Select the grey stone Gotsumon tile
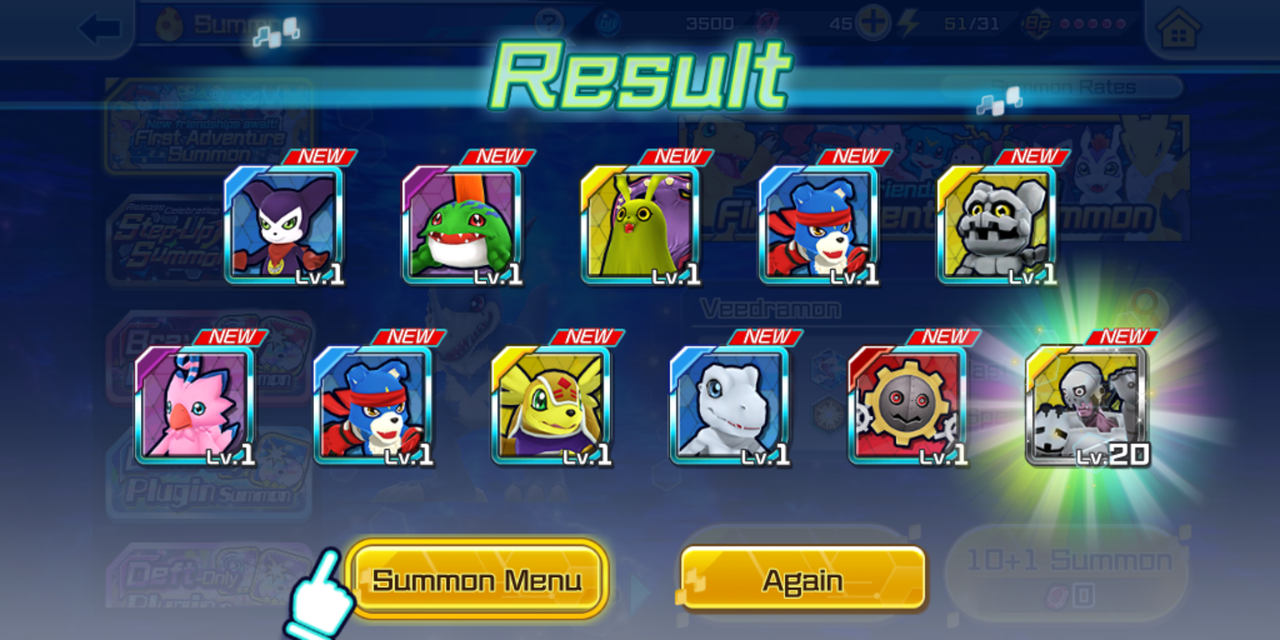1280x640 pixels. (x=997, y=224)
